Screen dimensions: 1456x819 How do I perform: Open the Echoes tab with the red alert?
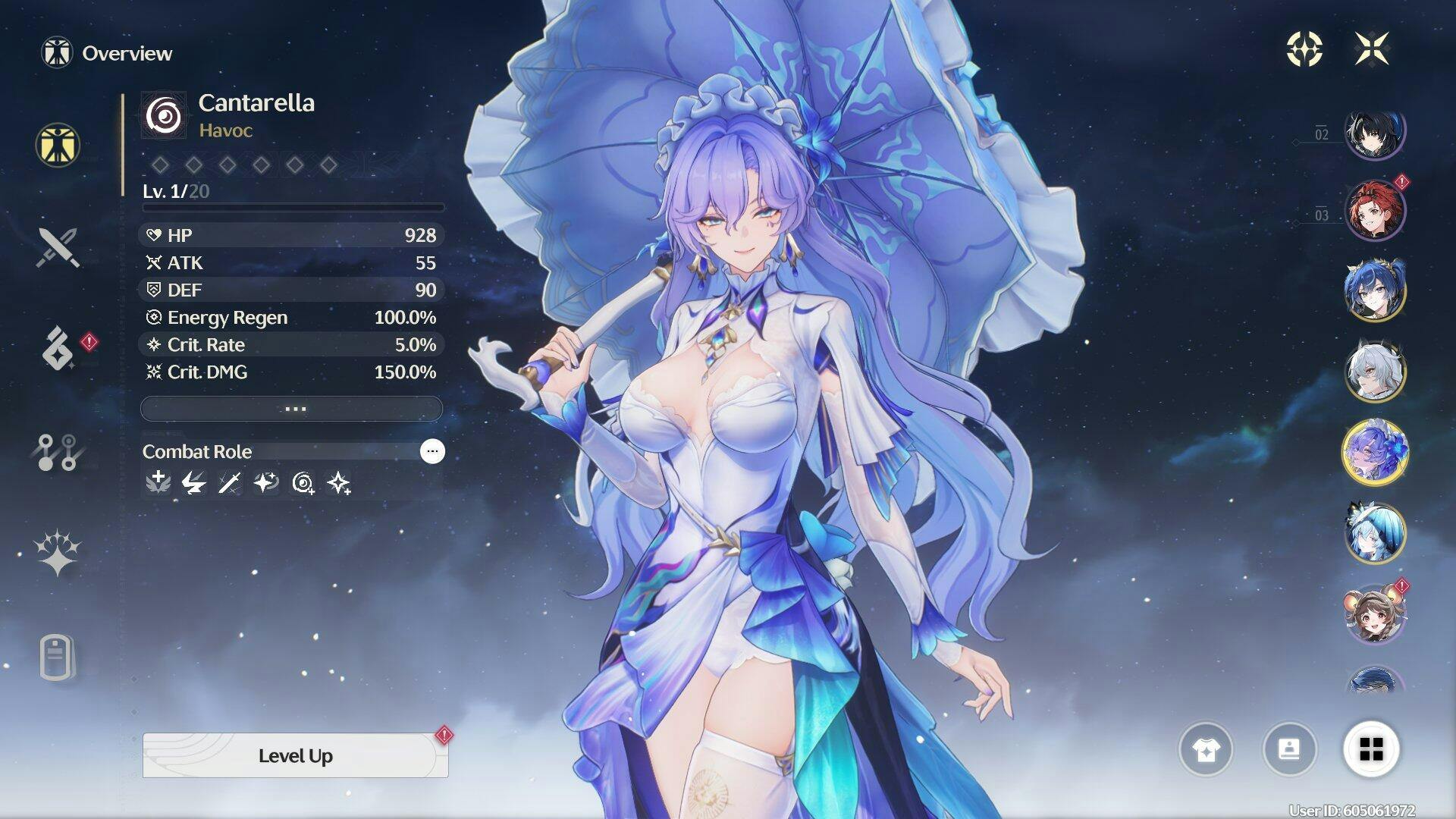pyautogui.click(x=58, y=349)
